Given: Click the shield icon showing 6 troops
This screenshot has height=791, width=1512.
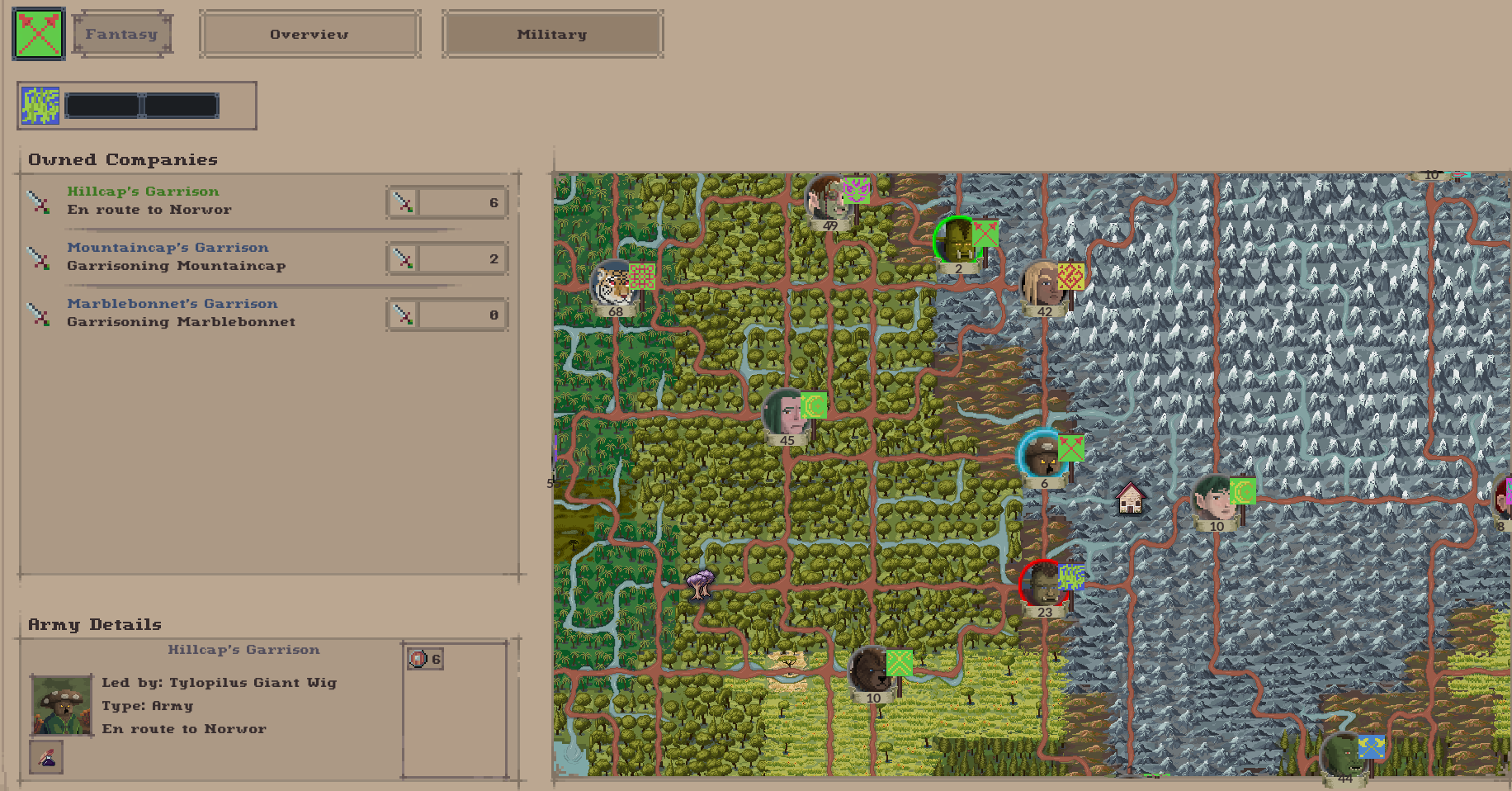Looking at the screenshot, I should click(424, 658).
